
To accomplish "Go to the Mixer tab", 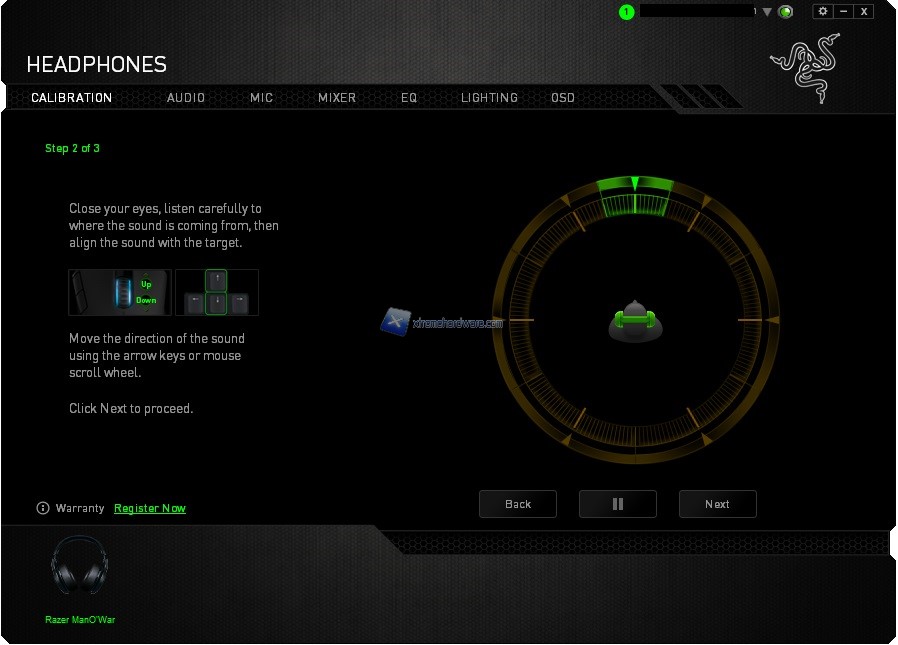I will tap(337, 98).
